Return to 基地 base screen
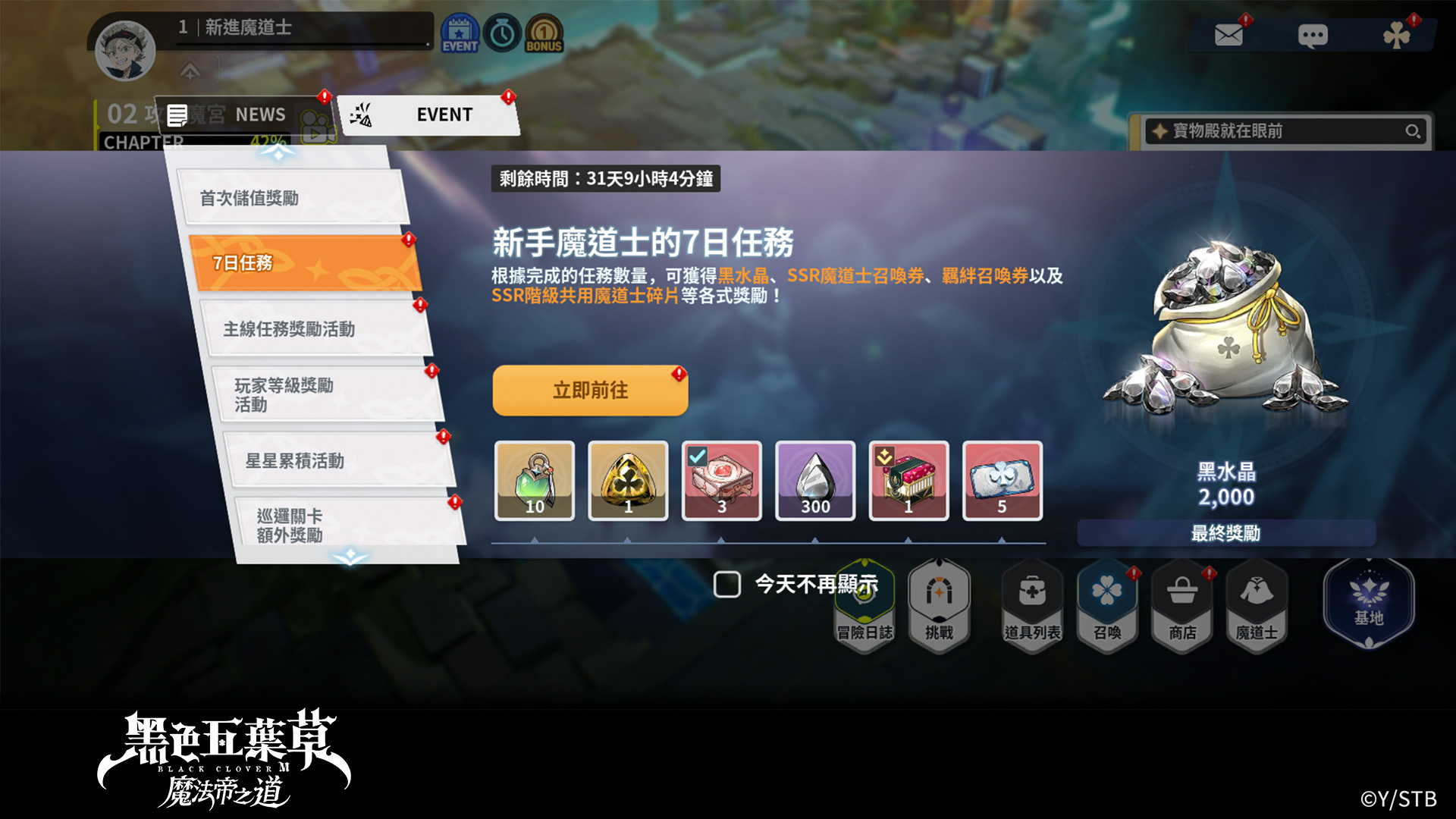 click(x=1369, y=599)
